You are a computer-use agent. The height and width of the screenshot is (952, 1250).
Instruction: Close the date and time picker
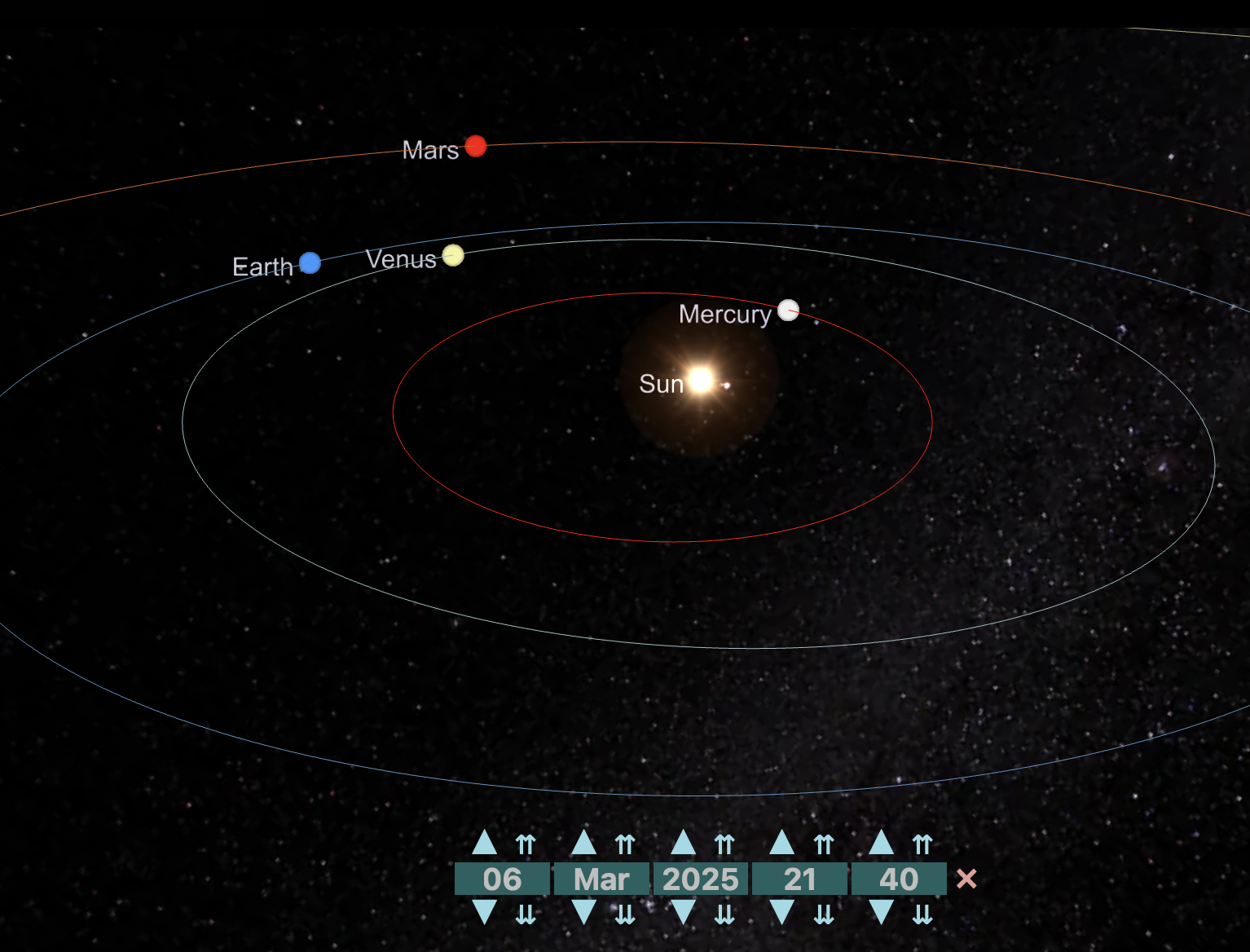[966, 879]
